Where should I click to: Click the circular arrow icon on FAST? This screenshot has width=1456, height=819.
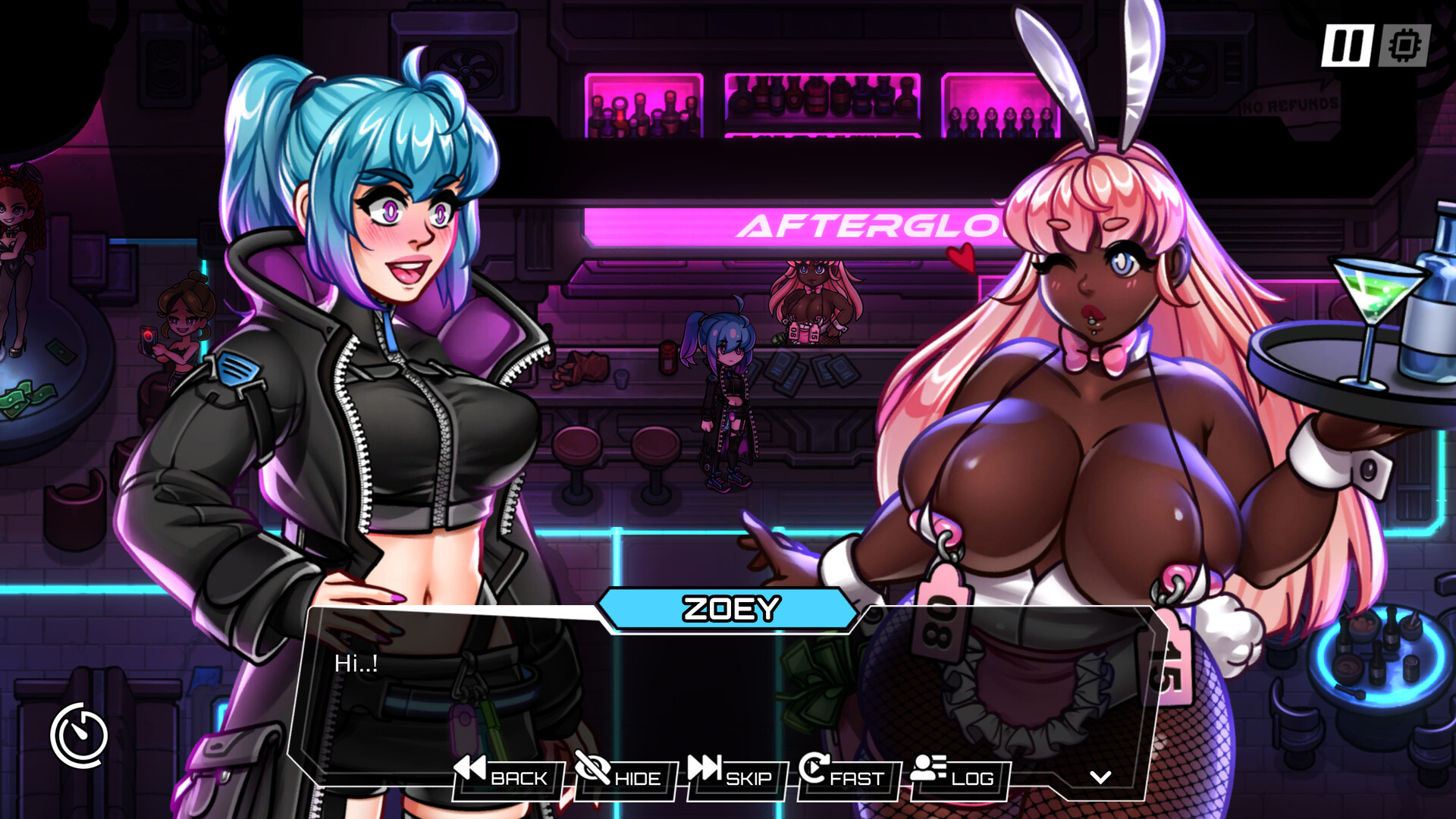coord(813,769)
